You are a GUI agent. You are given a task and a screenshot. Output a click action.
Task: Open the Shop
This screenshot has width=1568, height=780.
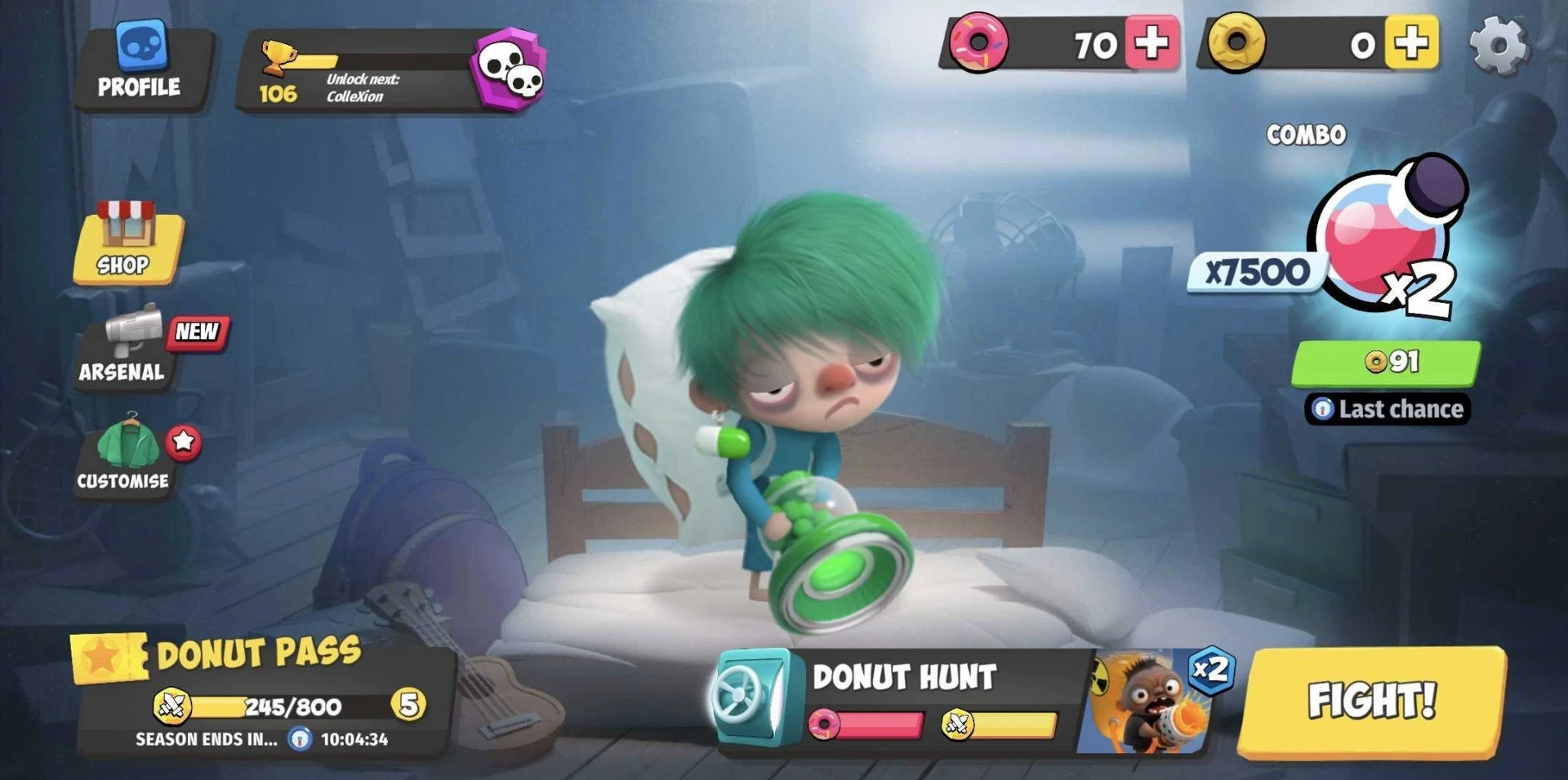click(127, 243)
